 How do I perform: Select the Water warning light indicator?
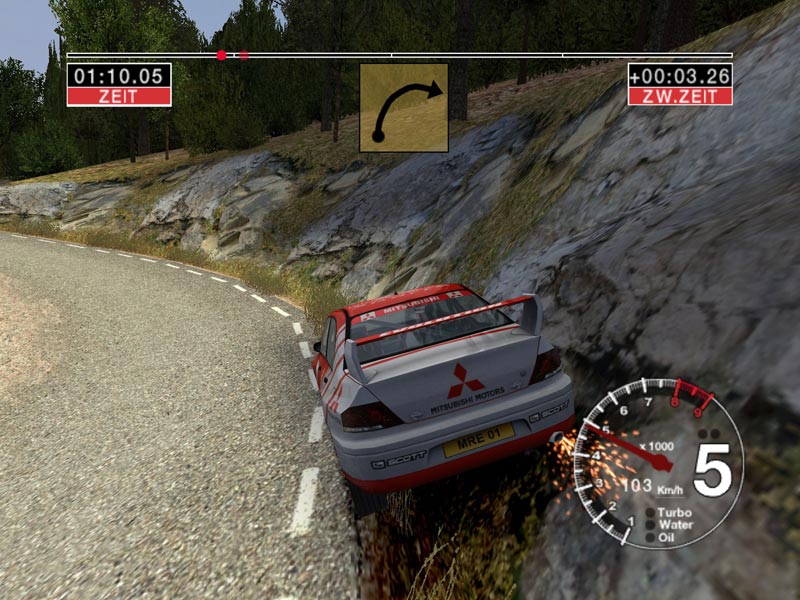pyautogui.click(x=651, y=524)
